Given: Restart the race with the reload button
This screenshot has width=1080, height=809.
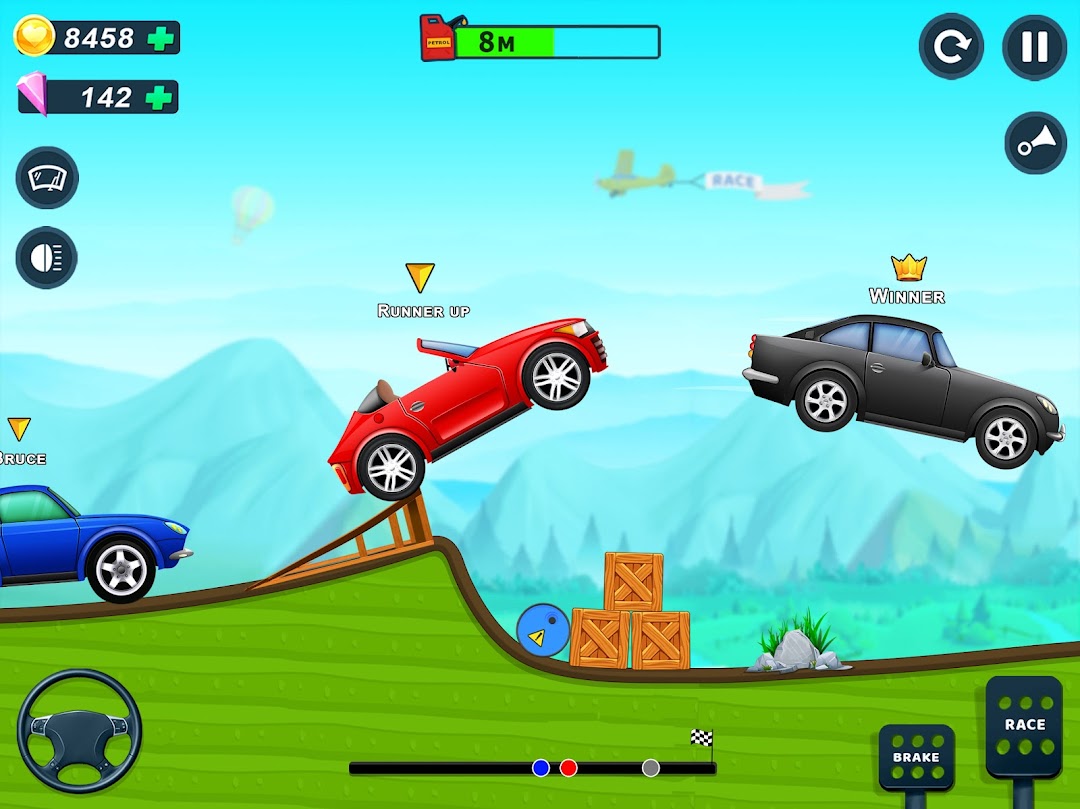Looking at the screenshot, I should [x=951, y=47].
